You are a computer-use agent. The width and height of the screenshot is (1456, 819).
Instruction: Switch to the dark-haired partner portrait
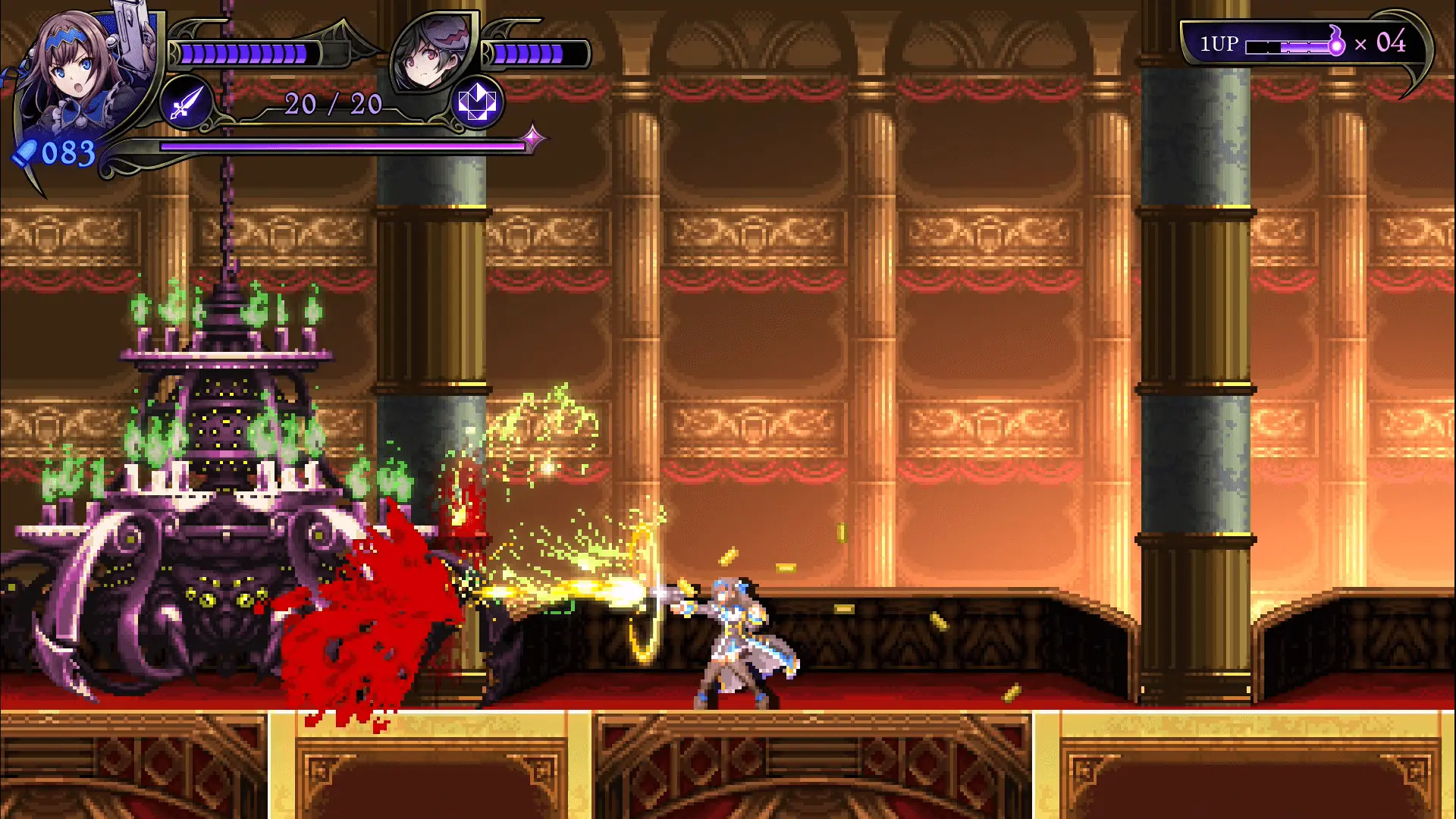pyautogui.click(x=431, y=53)
